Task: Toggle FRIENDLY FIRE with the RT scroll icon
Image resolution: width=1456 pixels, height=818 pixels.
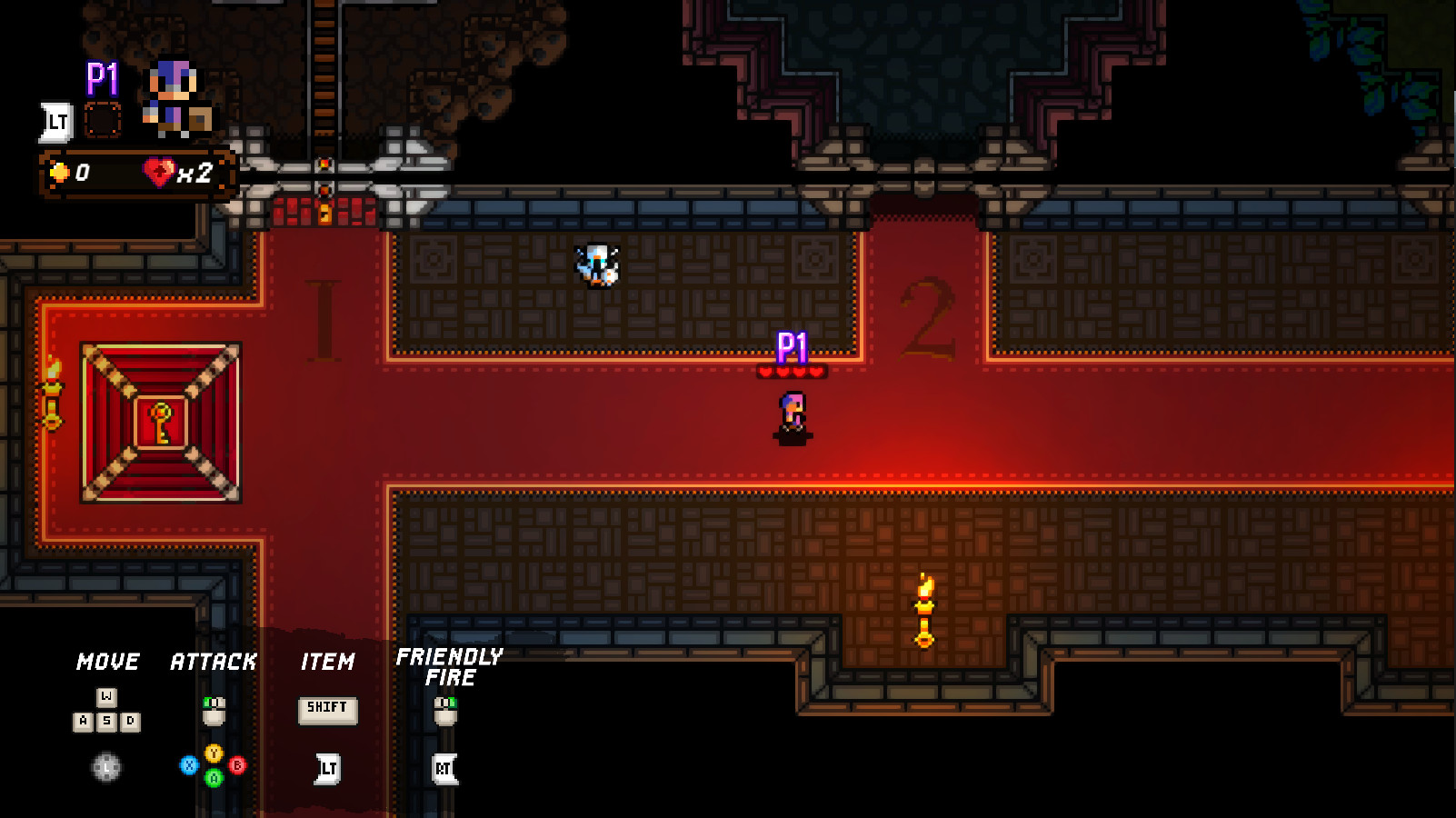Action: [x=444, y=767]
